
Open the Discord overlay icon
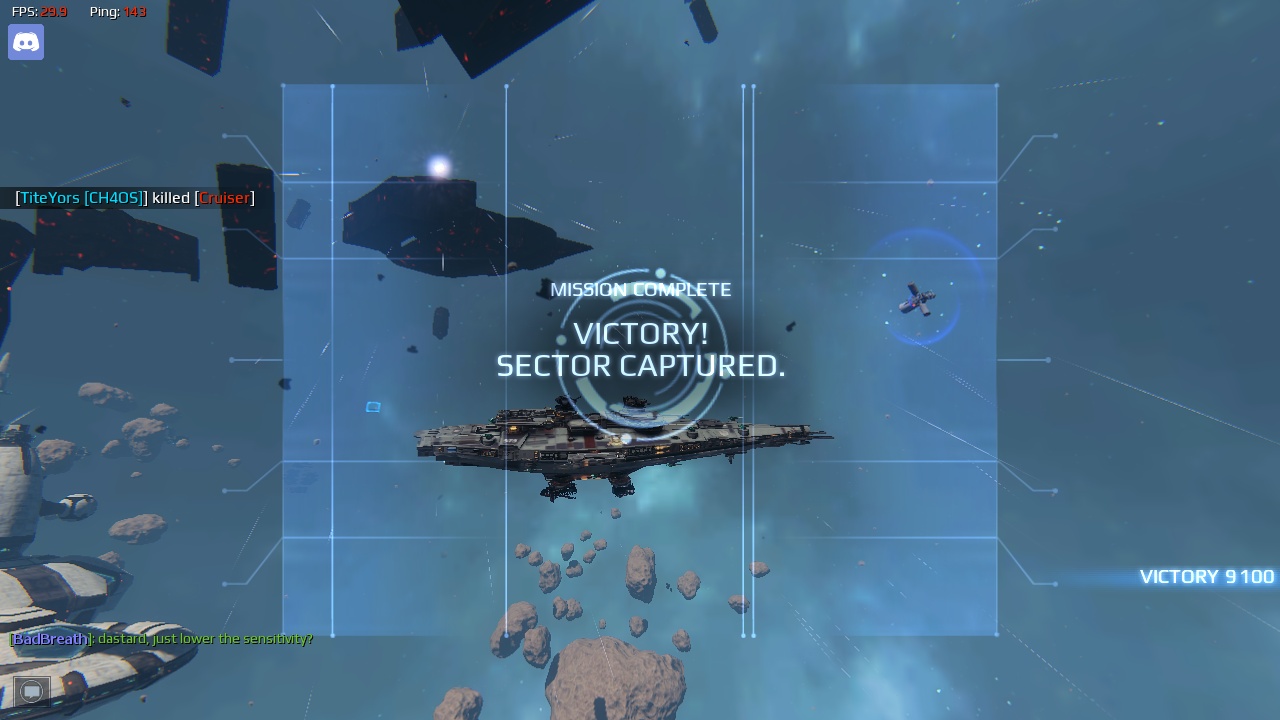(25, 42)
